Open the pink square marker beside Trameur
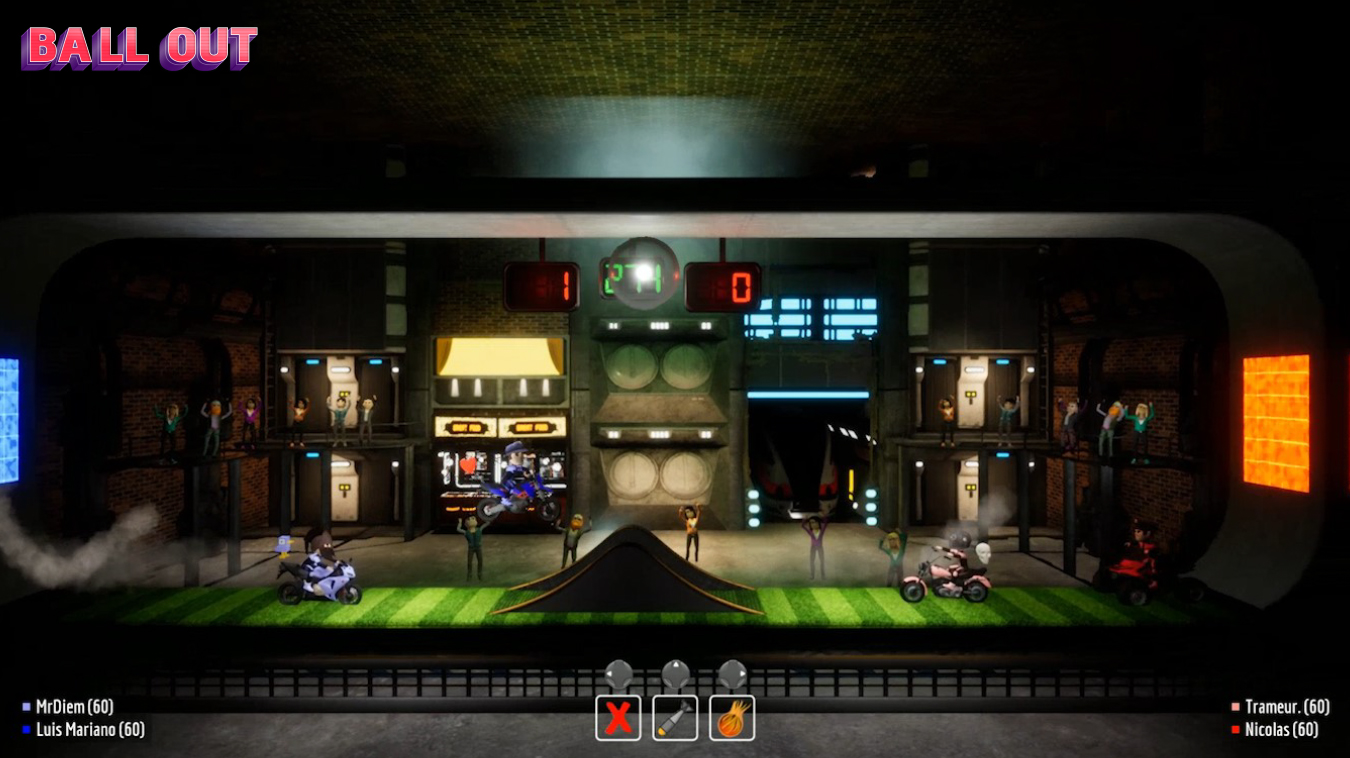Image resolution: width=1350 pixels, height=758 pixels. click(1238, 706)
